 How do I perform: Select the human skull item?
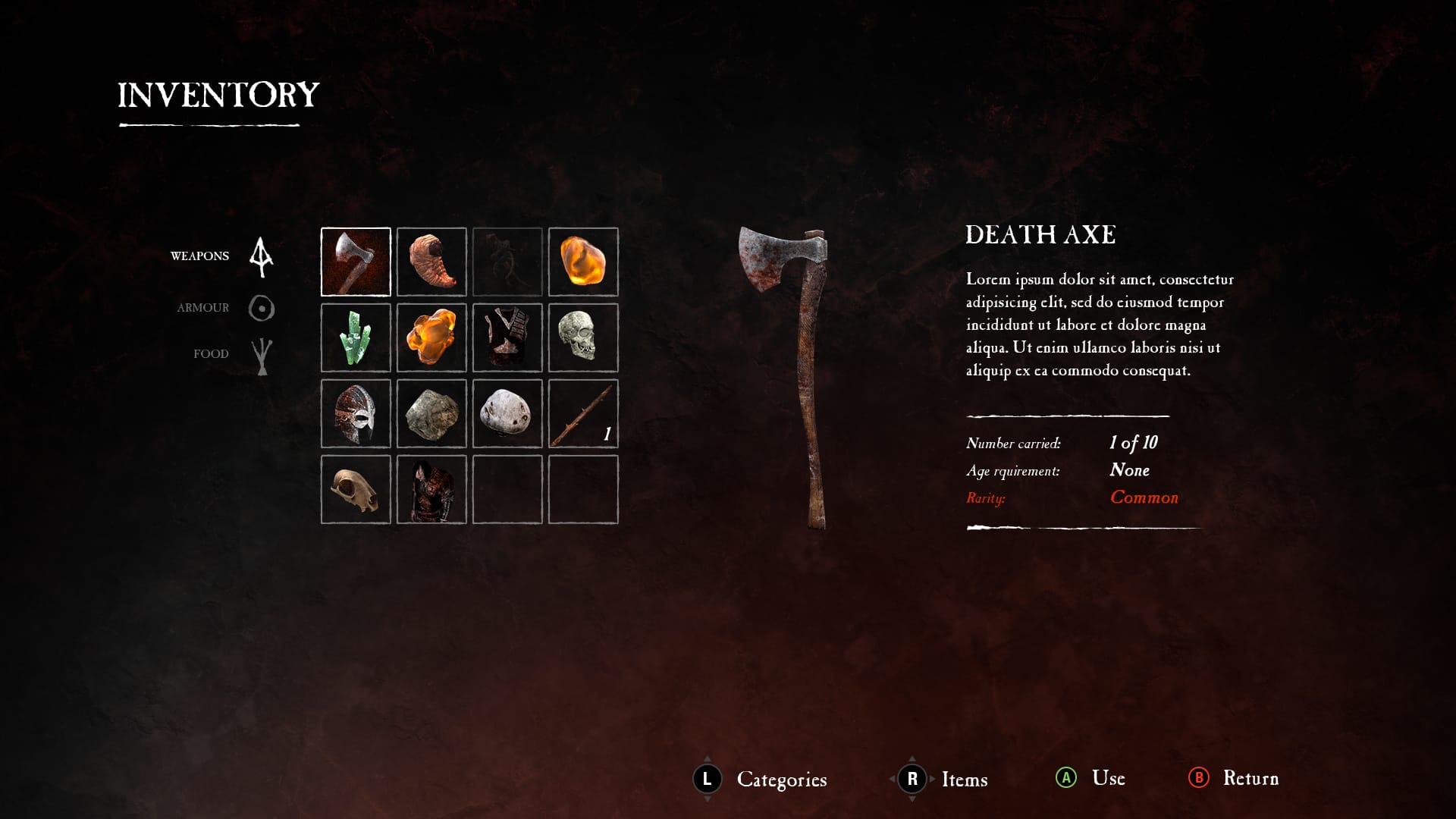(583, 337)
